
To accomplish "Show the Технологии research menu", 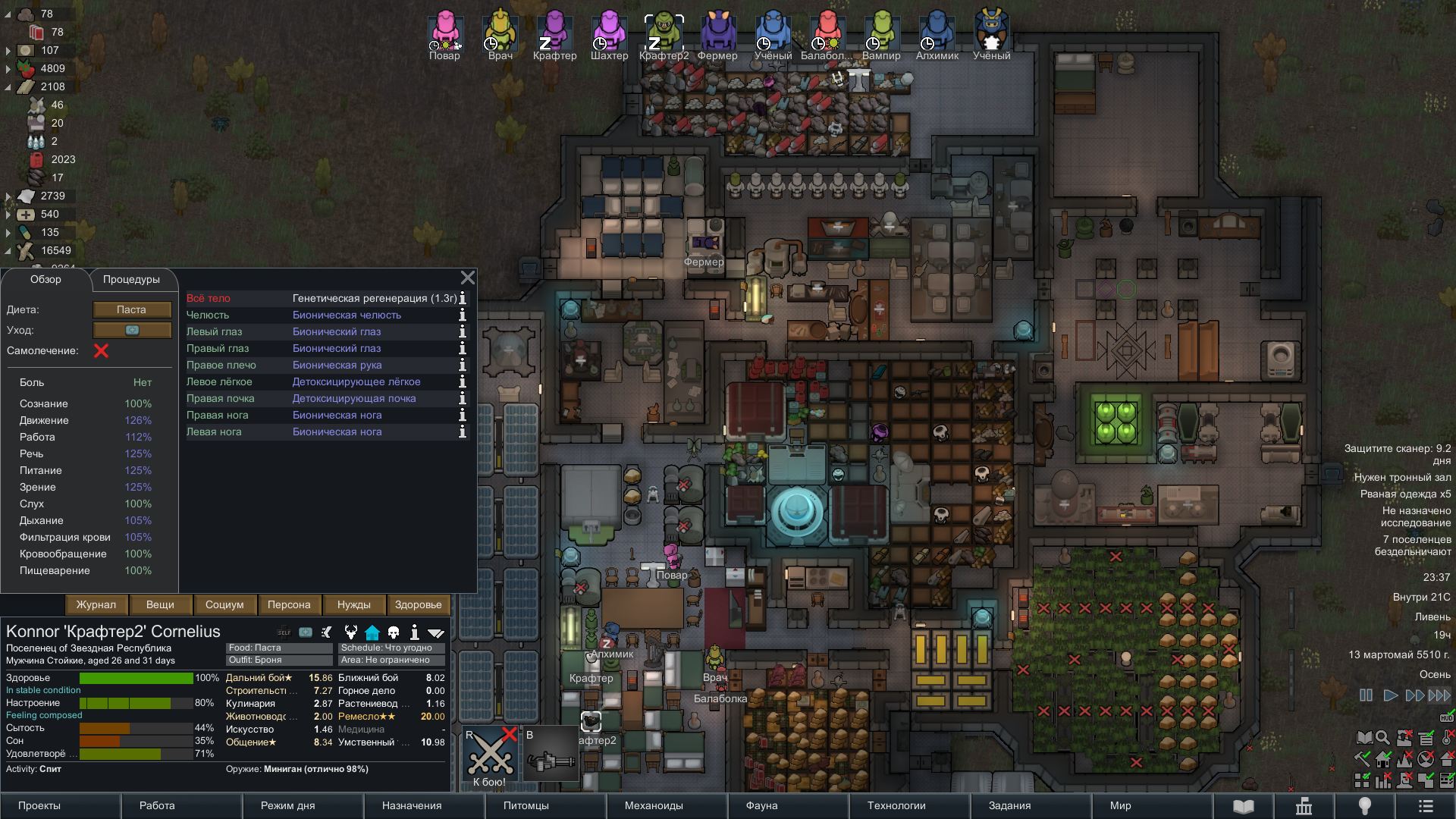I will click(896, 805).
